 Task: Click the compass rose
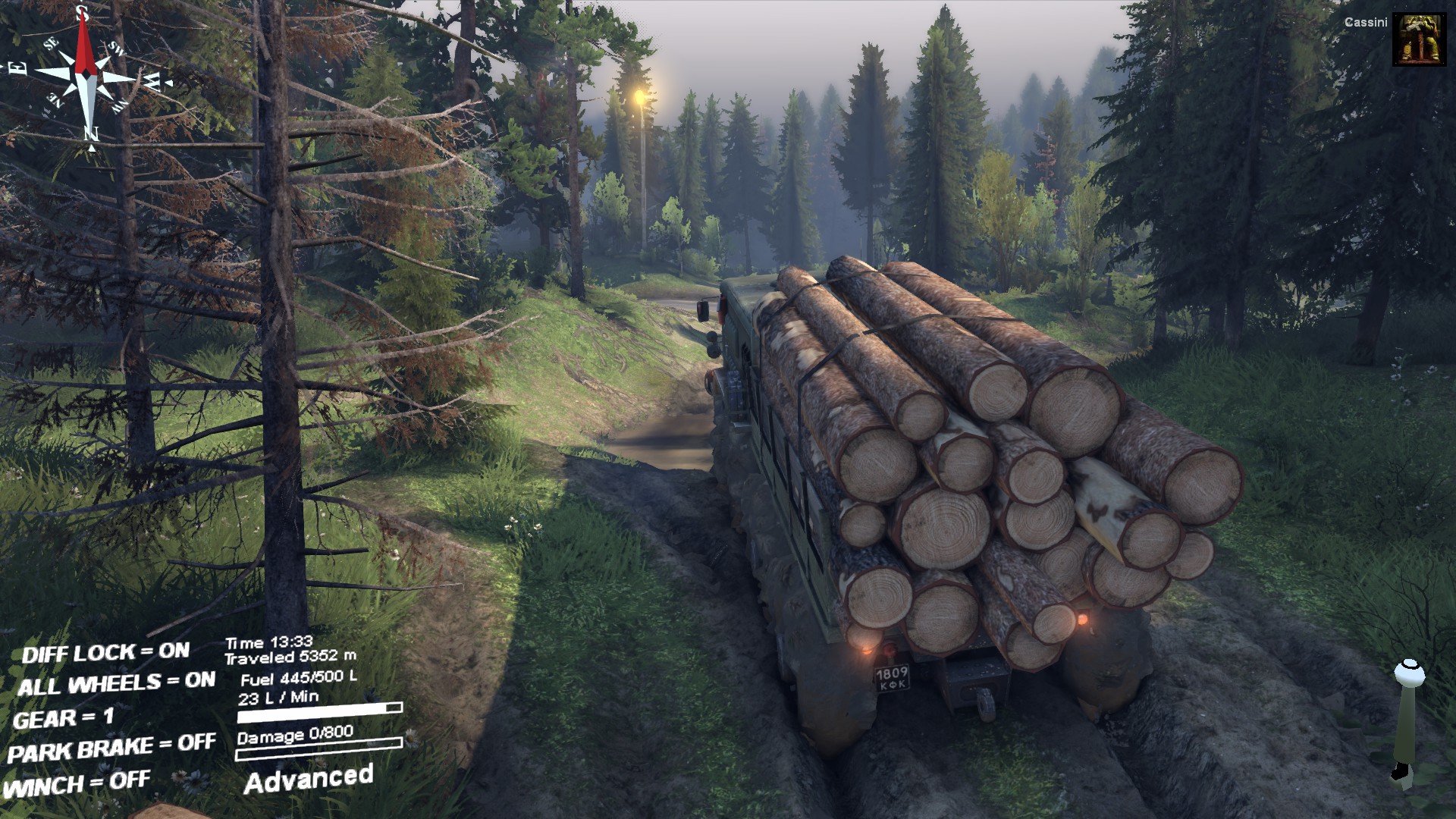click(x=86, y=76)
